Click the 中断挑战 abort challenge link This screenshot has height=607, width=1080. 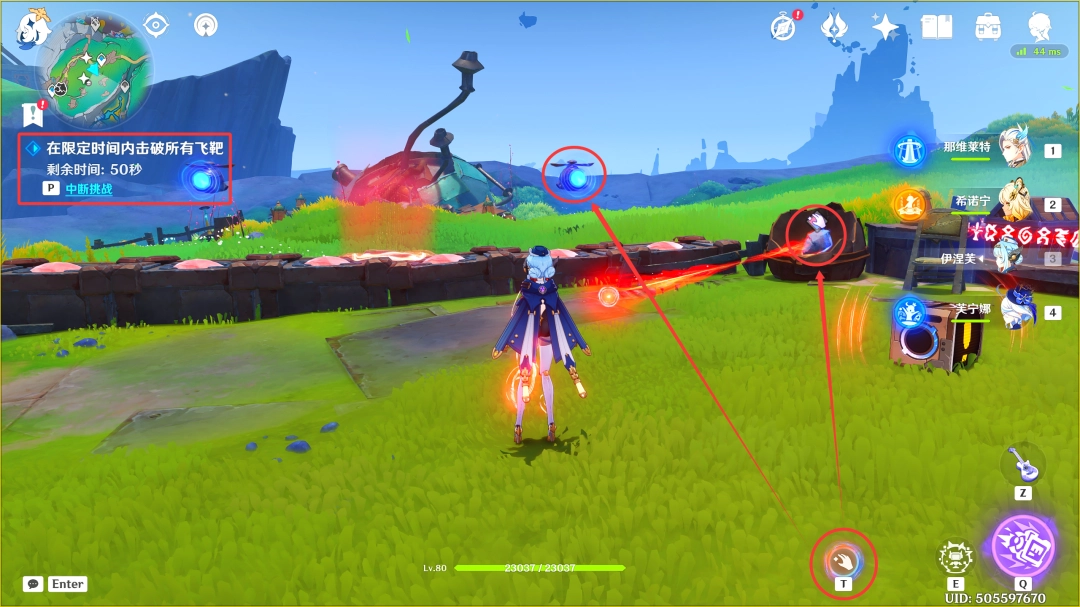(x=89, y=188)
